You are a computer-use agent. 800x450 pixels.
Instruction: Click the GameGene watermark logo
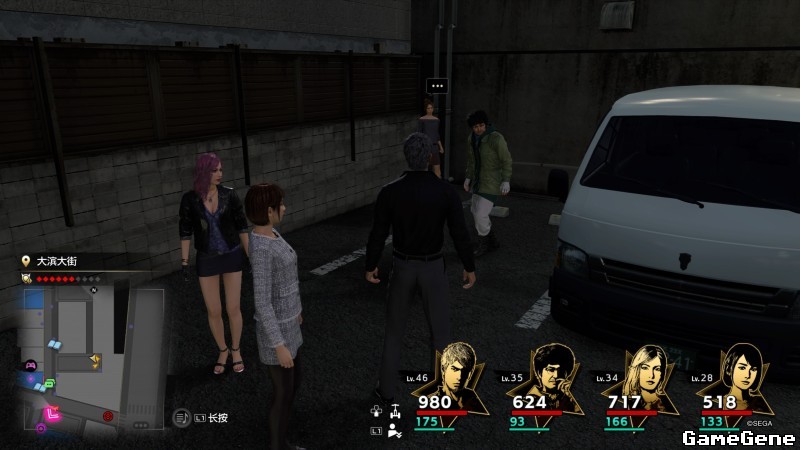click(x=738, y=437)
